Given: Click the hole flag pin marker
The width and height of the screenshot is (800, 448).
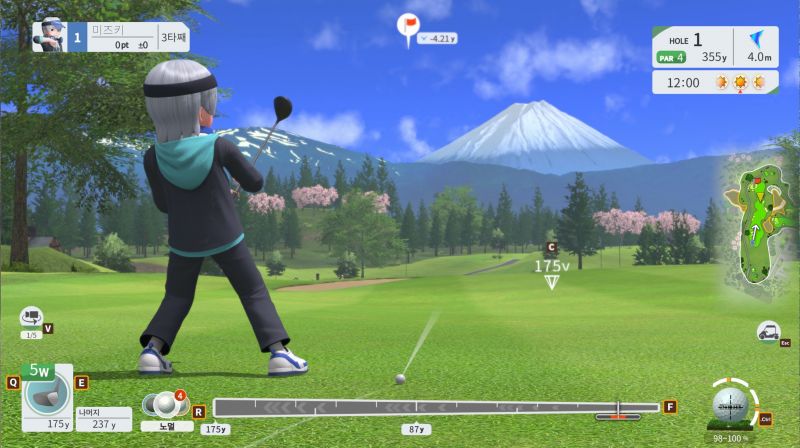Looking at the screenshot, I should coord(407,26).
